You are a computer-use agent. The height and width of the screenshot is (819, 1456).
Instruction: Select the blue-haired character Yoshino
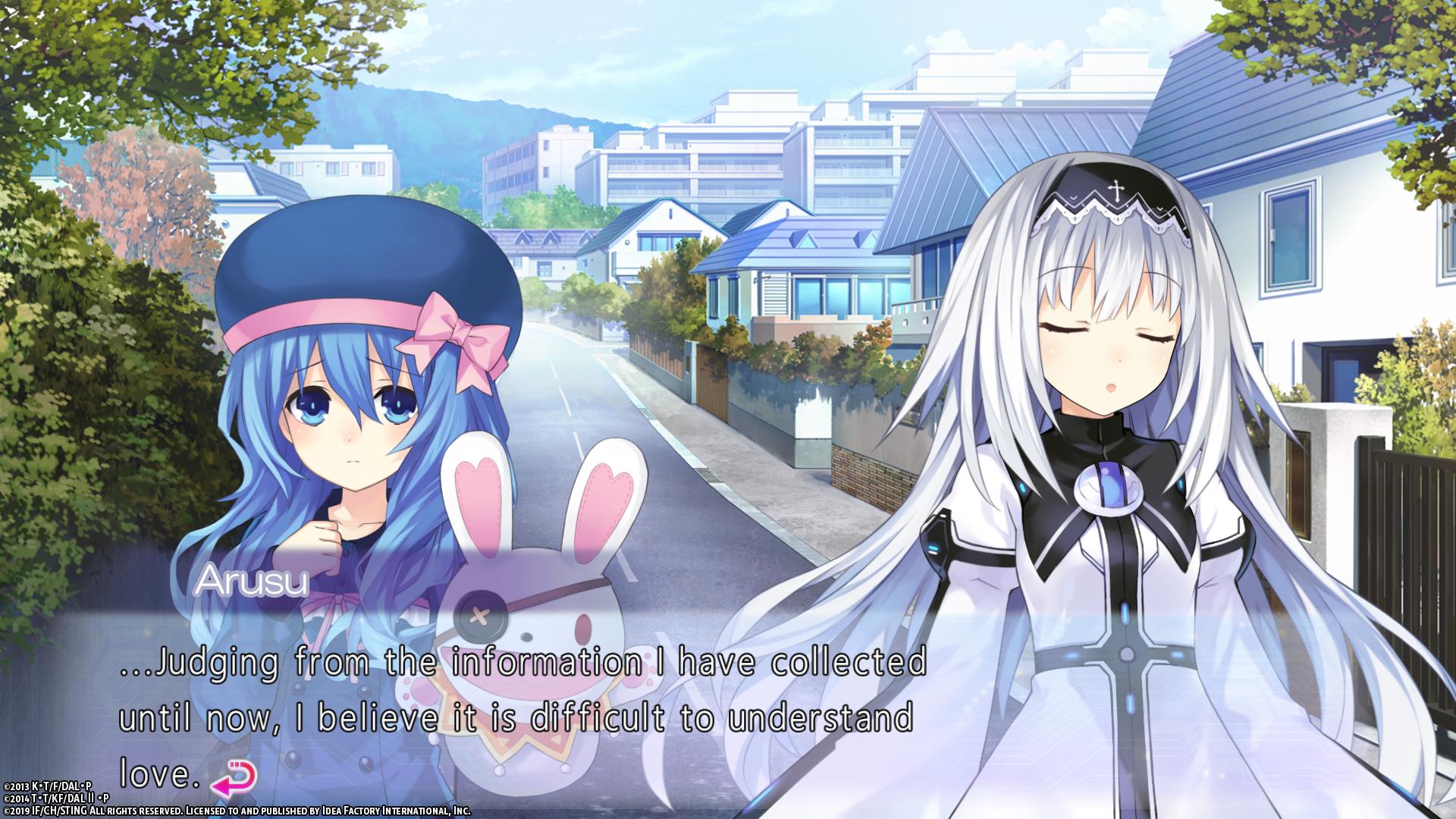(x=349, y=432)
